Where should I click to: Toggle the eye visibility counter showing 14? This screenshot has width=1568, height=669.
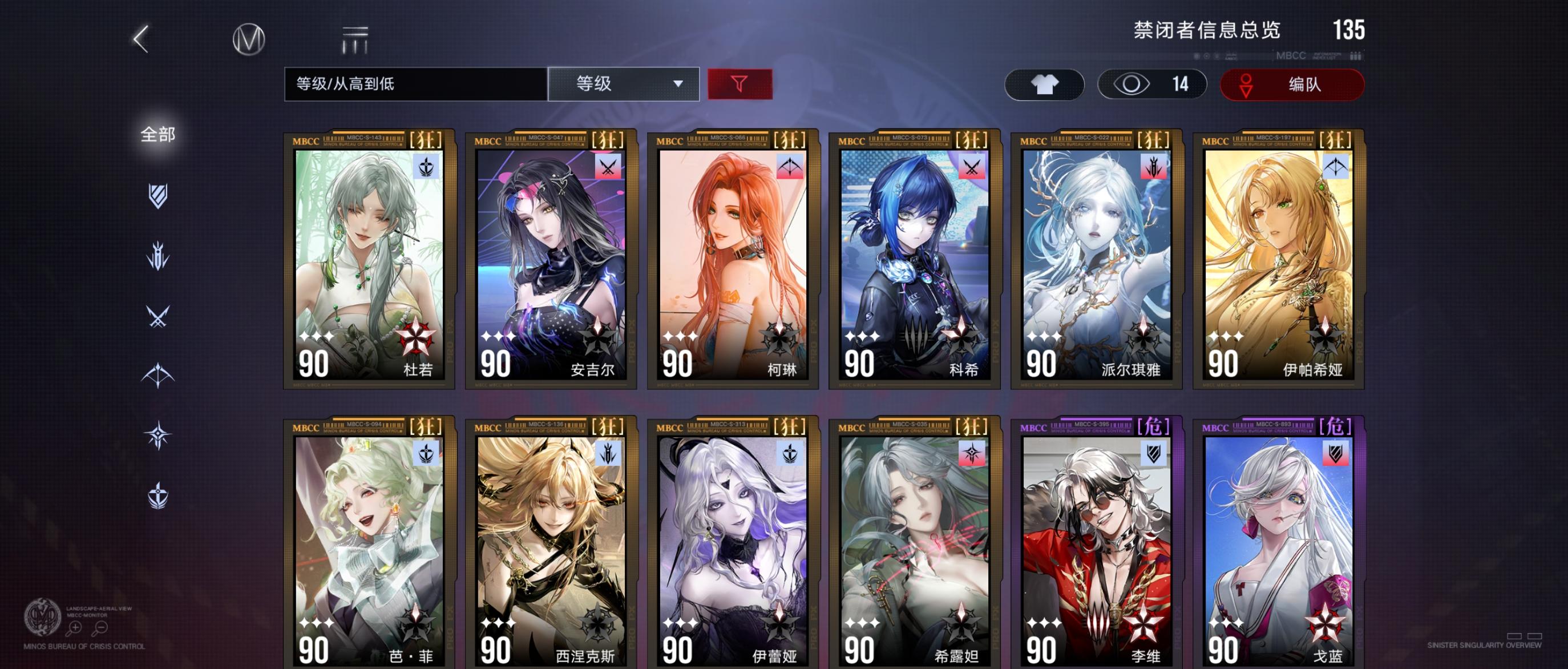click(1149, 83)
